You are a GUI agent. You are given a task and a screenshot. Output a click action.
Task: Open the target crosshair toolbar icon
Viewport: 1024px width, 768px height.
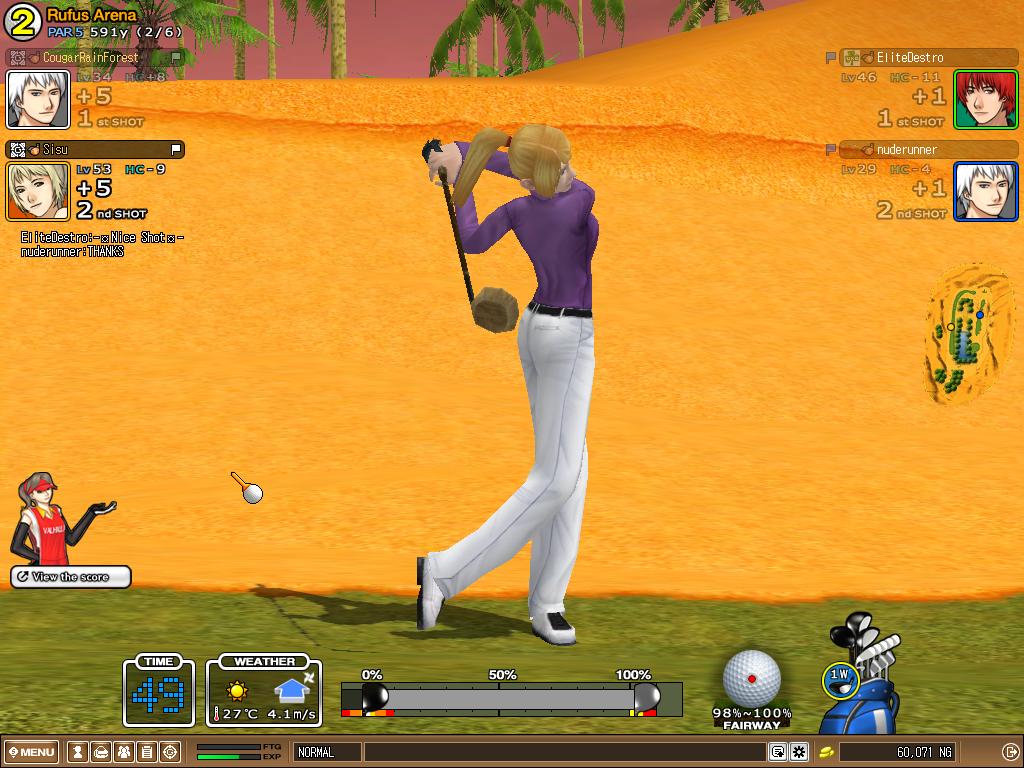170,752
